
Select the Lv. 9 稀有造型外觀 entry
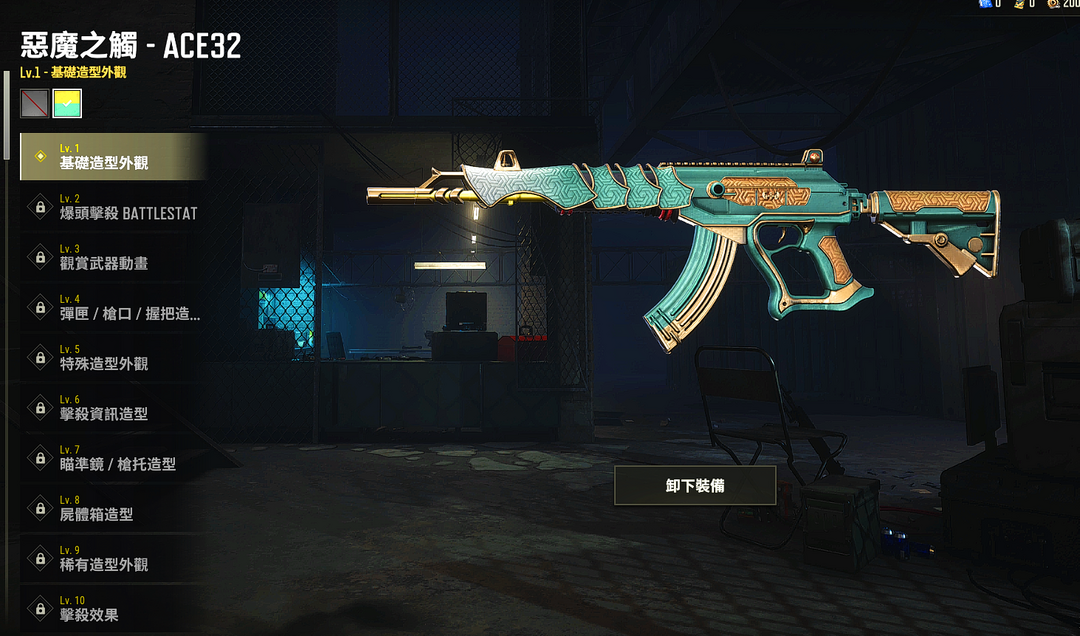pyautogui.click(x=112, y=557)
